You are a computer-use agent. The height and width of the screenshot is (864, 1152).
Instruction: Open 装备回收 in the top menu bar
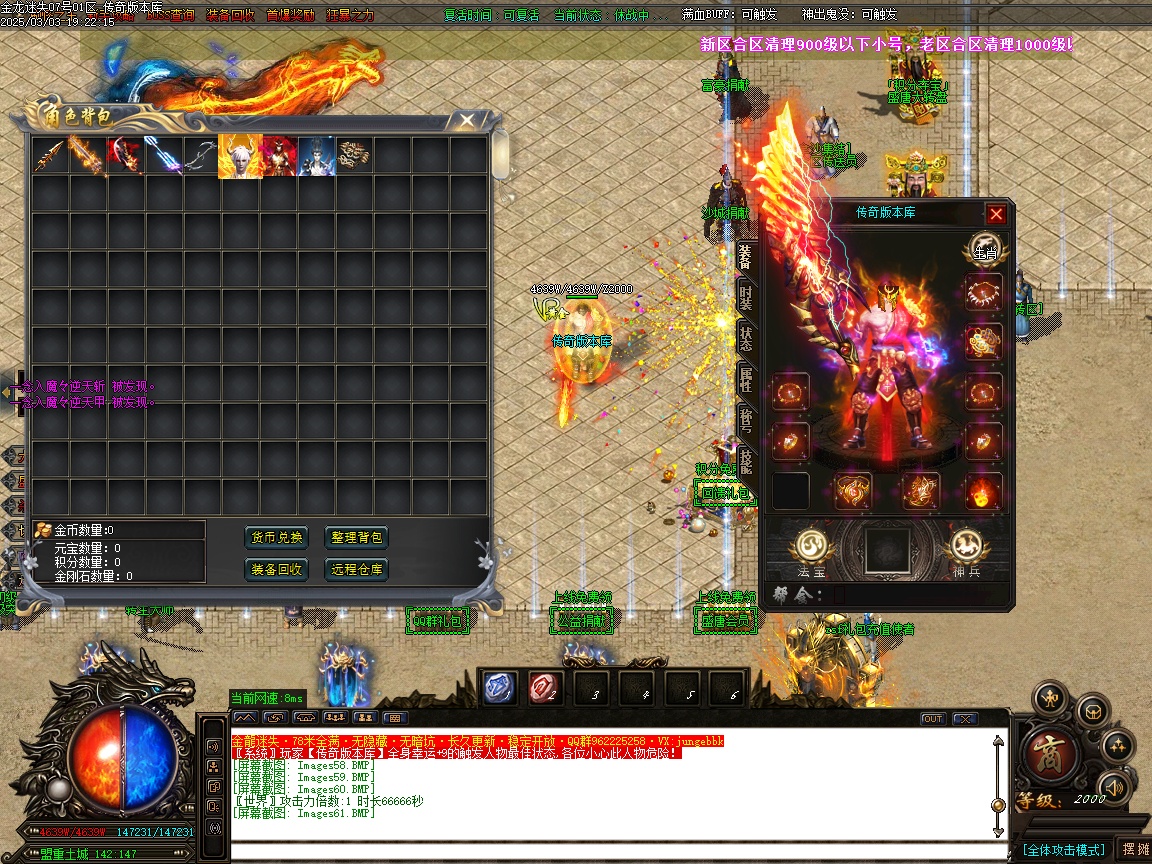(x=230, y=15)
